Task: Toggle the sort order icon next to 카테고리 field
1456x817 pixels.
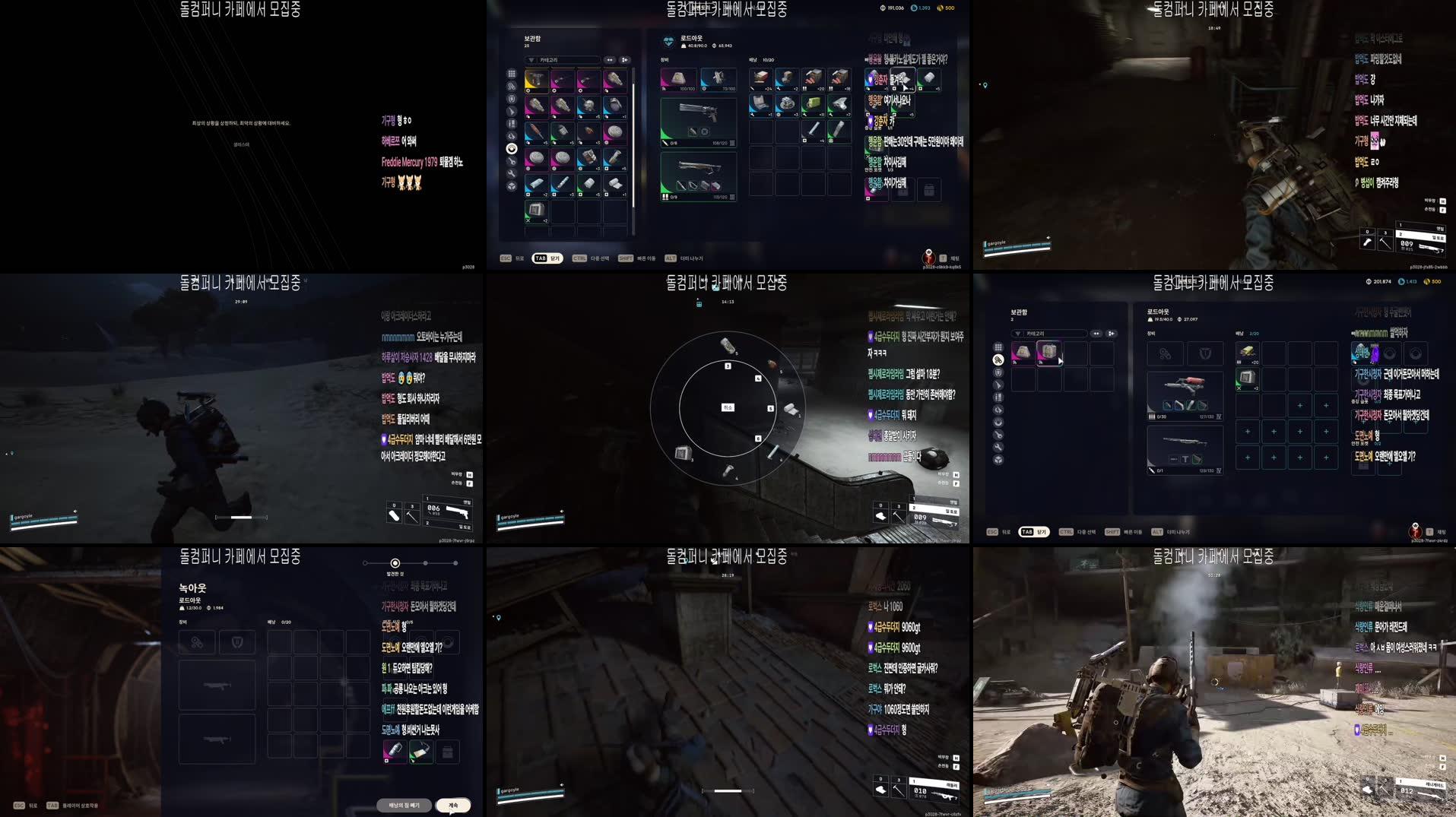Action: (610, 60)
